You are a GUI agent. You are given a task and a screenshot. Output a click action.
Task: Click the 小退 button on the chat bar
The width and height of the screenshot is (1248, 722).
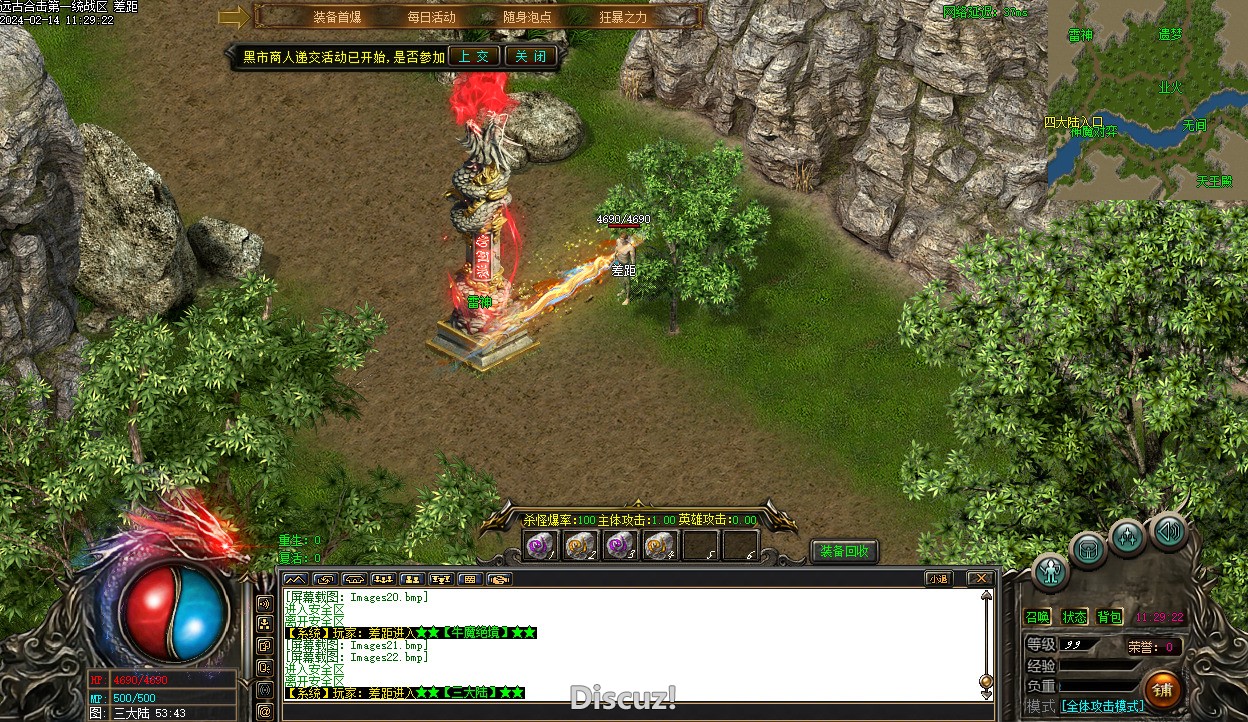(938, 578)
